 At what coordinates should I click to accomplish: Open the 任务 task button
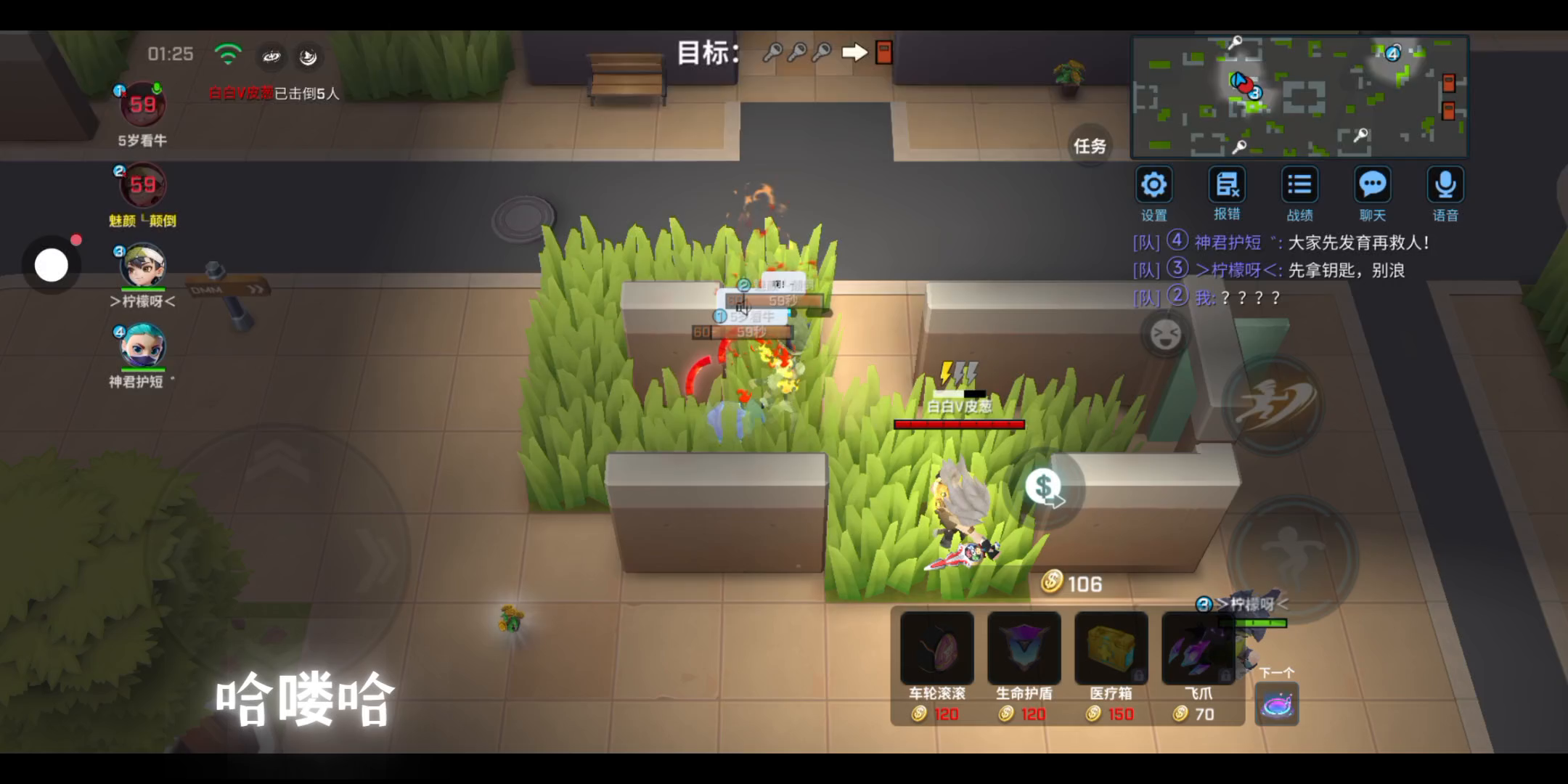point(1090,146)
